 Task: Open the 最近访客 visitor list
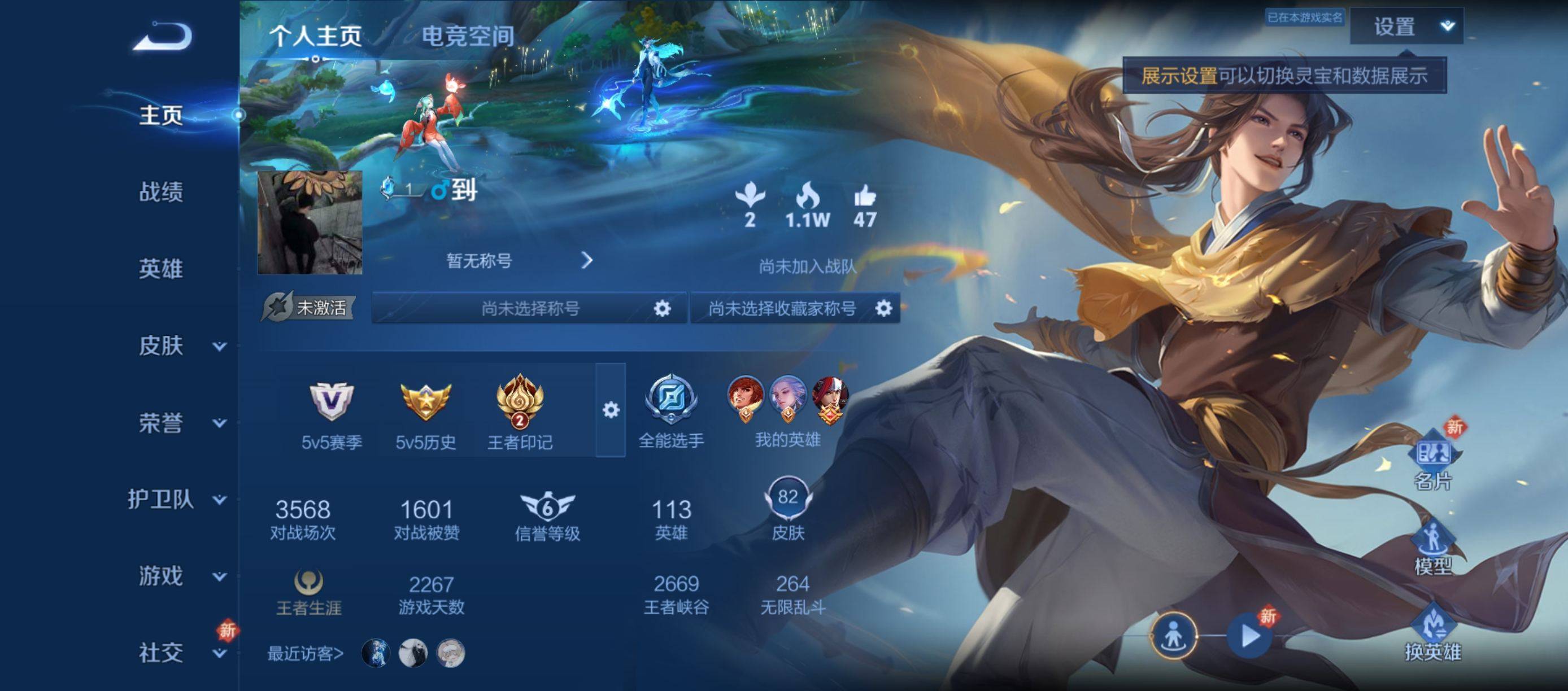pyautogui.click(x=306, y=654)
